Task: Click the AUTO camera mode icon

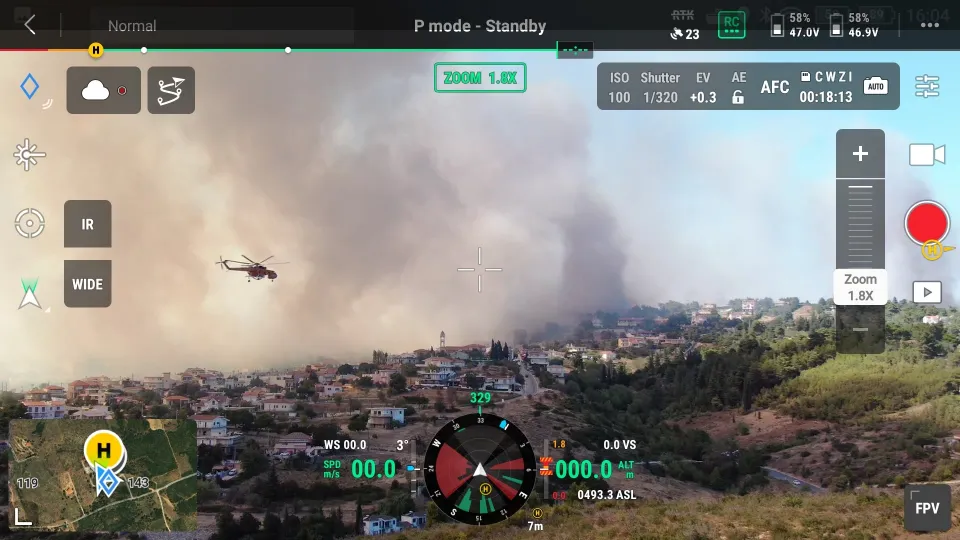Action: 876,87
